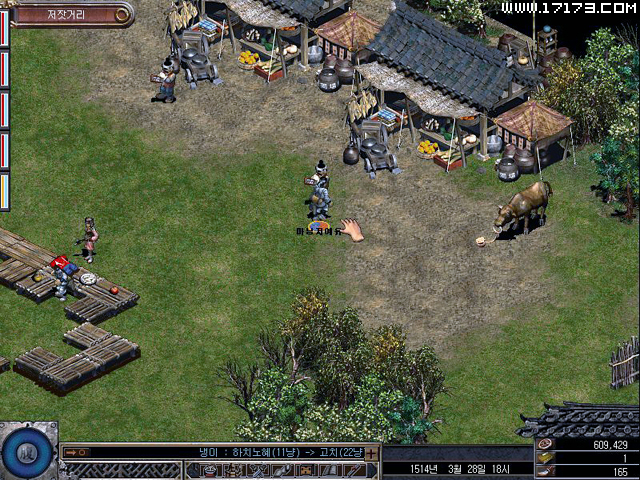The width and height of the screenshot is (640, 480).
Task: Expand the message log with the plus button
Action: pyautogui.click(x=372, y=453)
